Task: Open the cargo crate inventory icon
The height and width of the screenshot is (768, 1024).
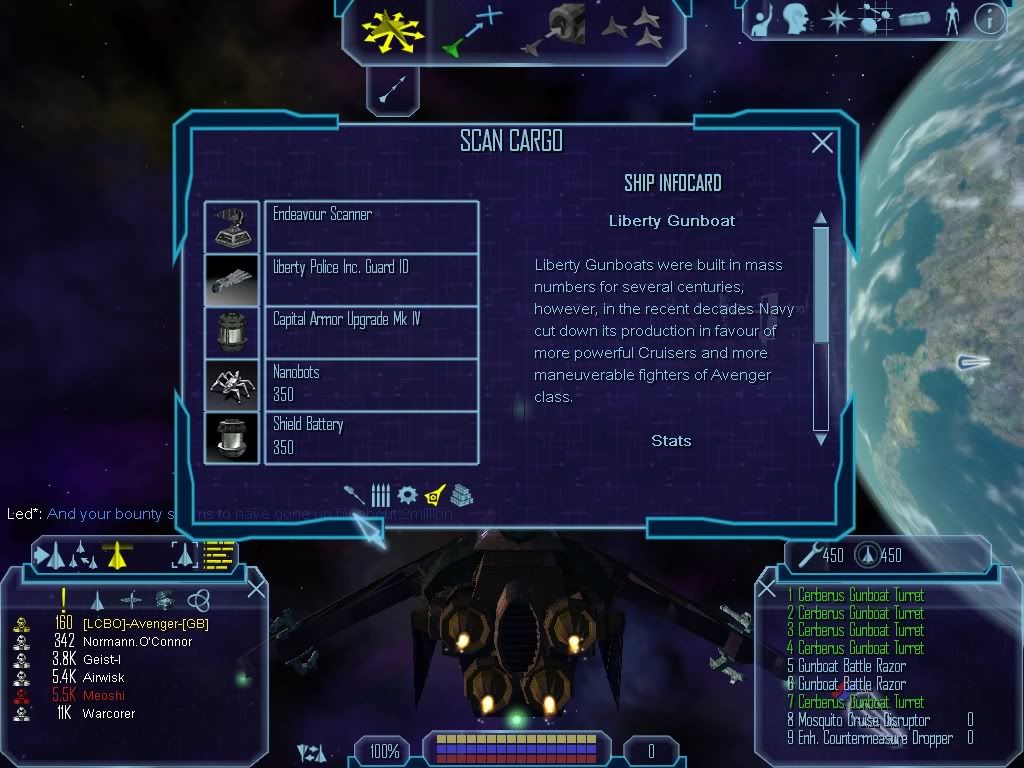Action: (915, 19)
